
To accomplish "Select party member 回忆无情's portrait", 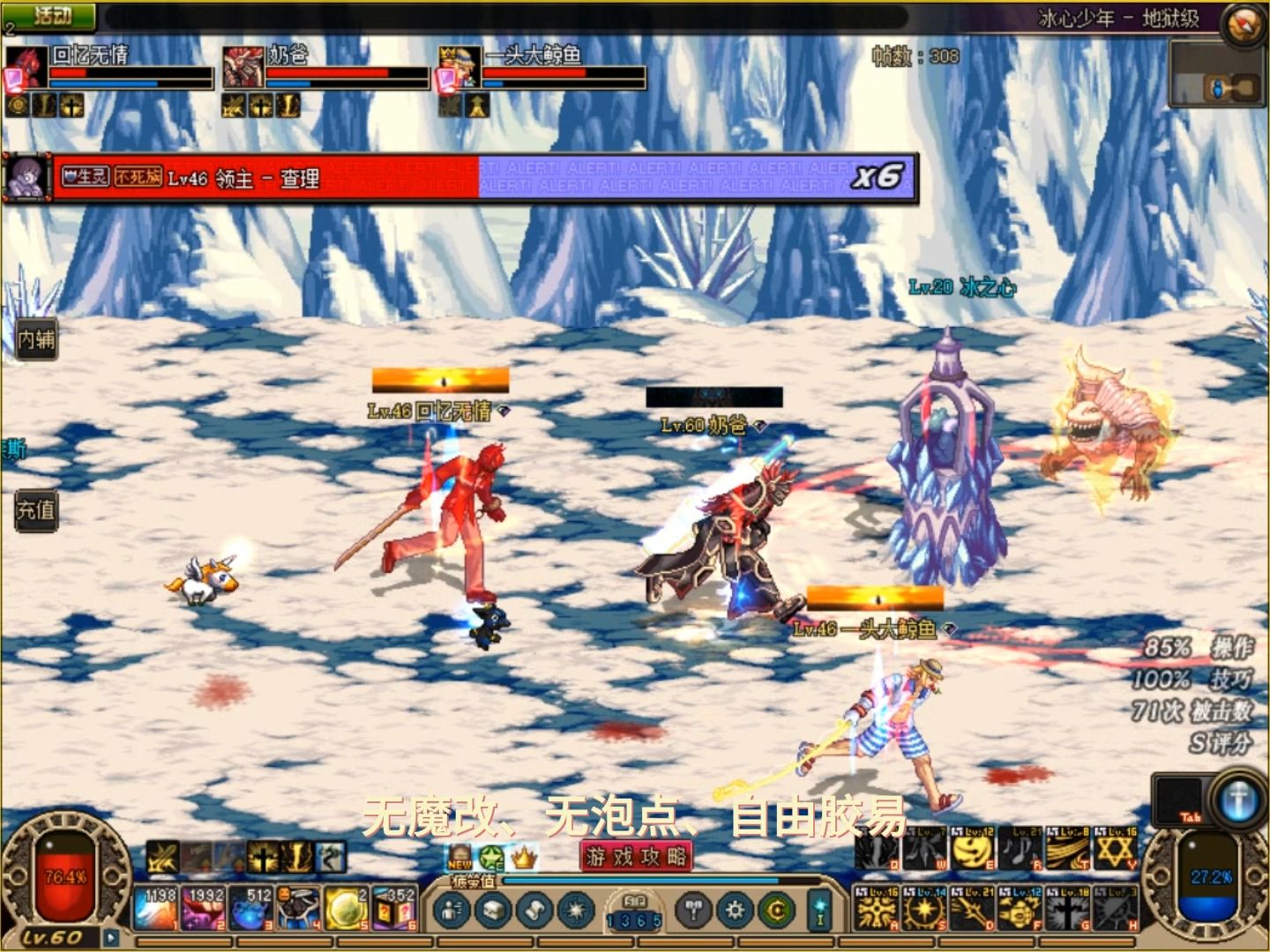I will coord(26,68).
